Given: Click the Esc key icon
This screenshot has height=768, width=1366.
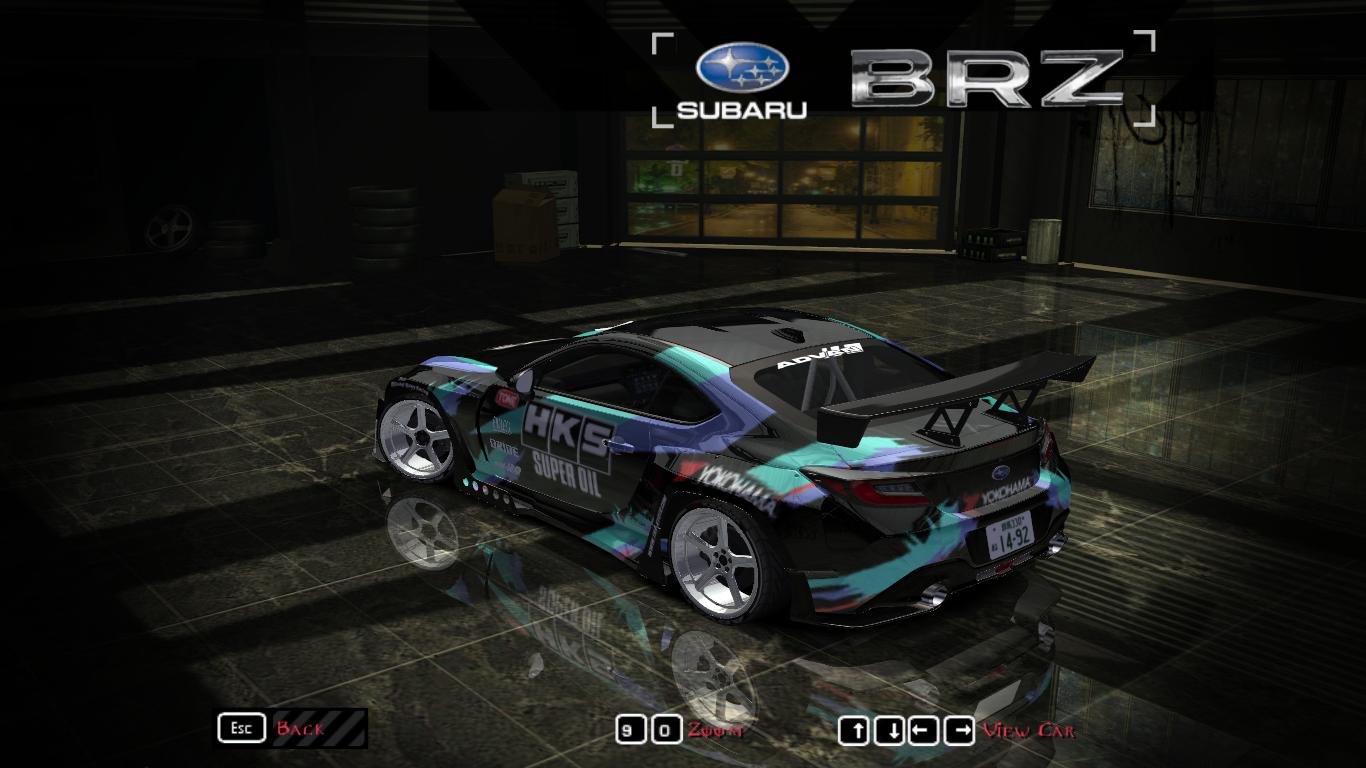Looking at the screenshot, I should (240, 727).
